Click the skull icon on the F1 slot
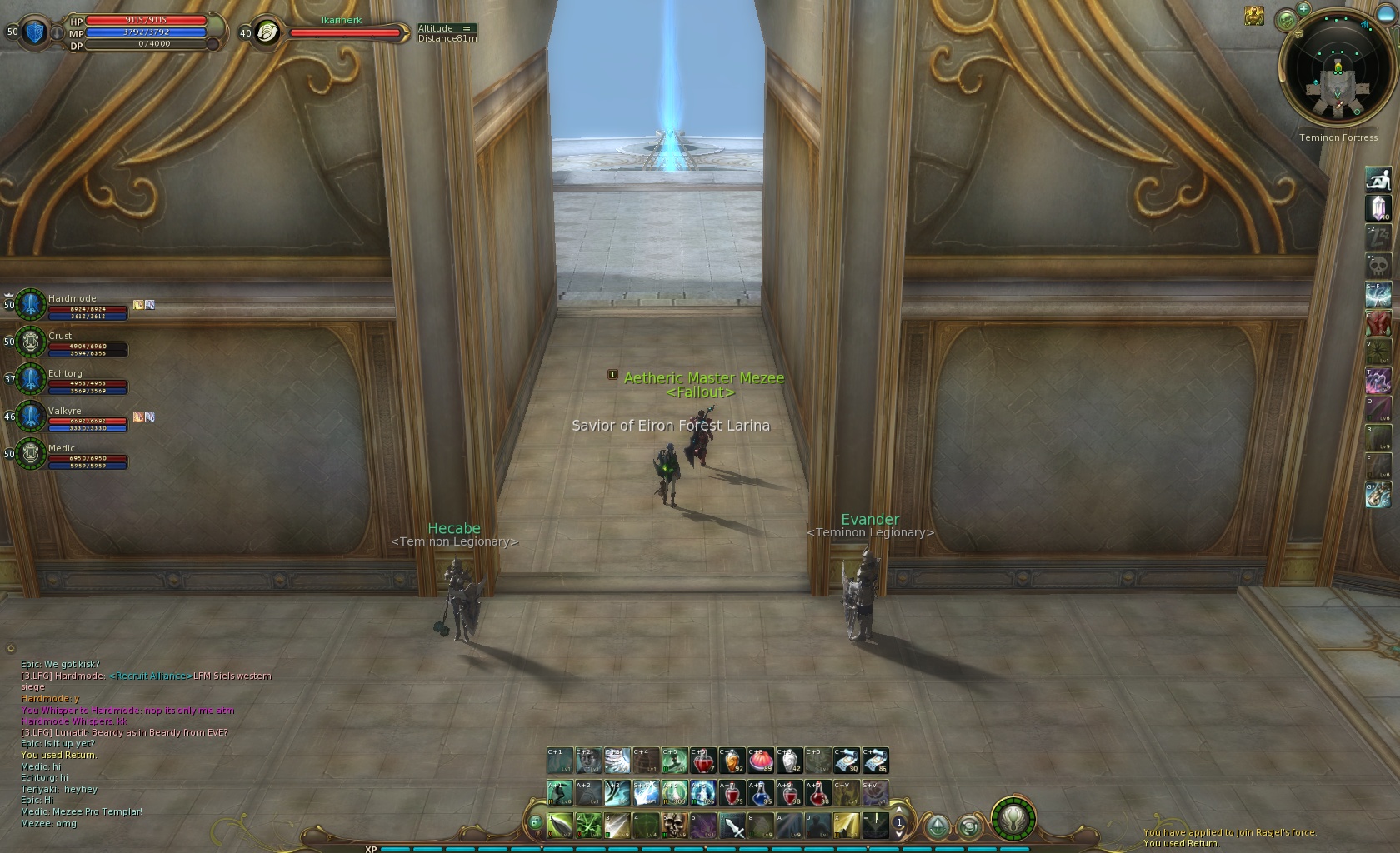This screenshot has width=1400, height=853. (1378, 267)
